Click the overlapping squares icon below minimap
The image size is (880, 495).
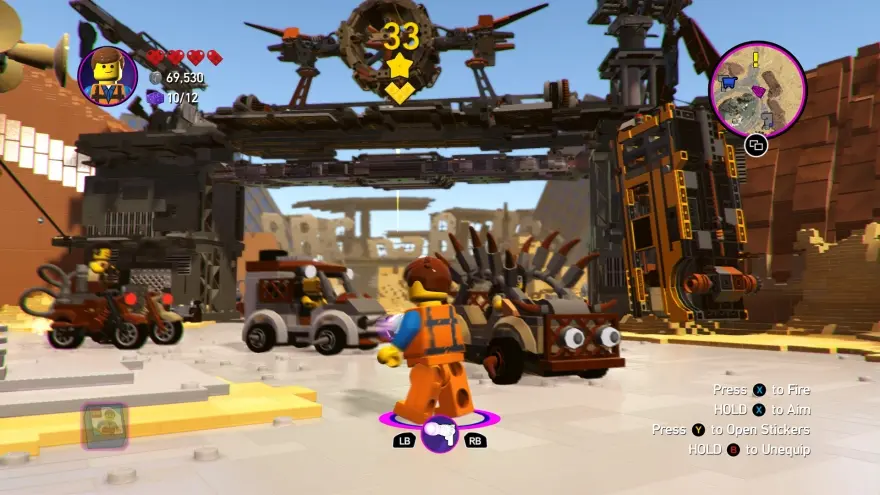point(756,146)
